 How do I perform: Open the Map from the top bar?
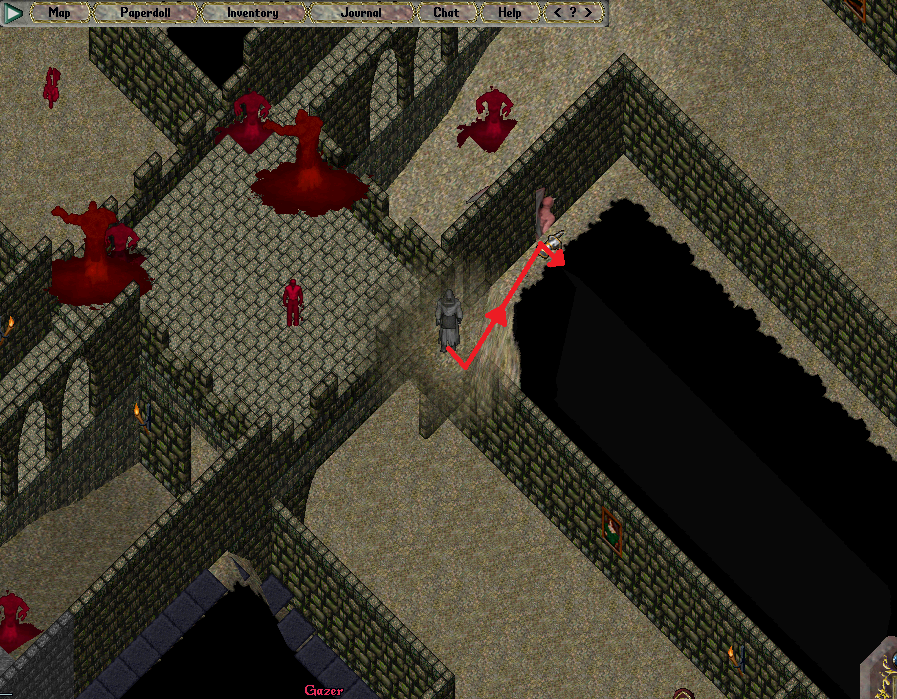pyautogui.click(x=59, y=13)
